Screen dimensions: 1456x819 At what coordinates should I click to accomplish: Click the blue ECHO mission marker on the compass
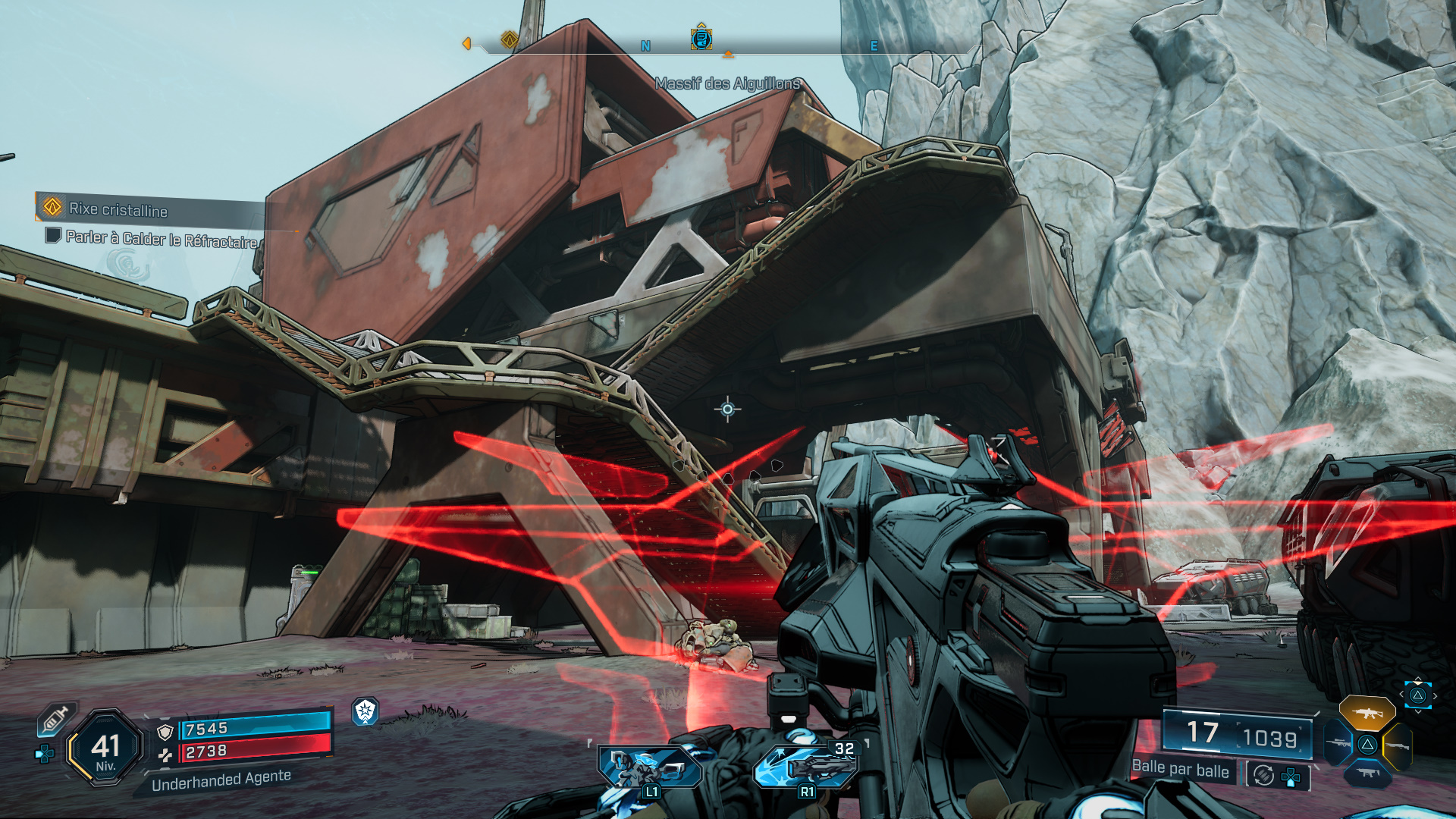pos(701,40)
